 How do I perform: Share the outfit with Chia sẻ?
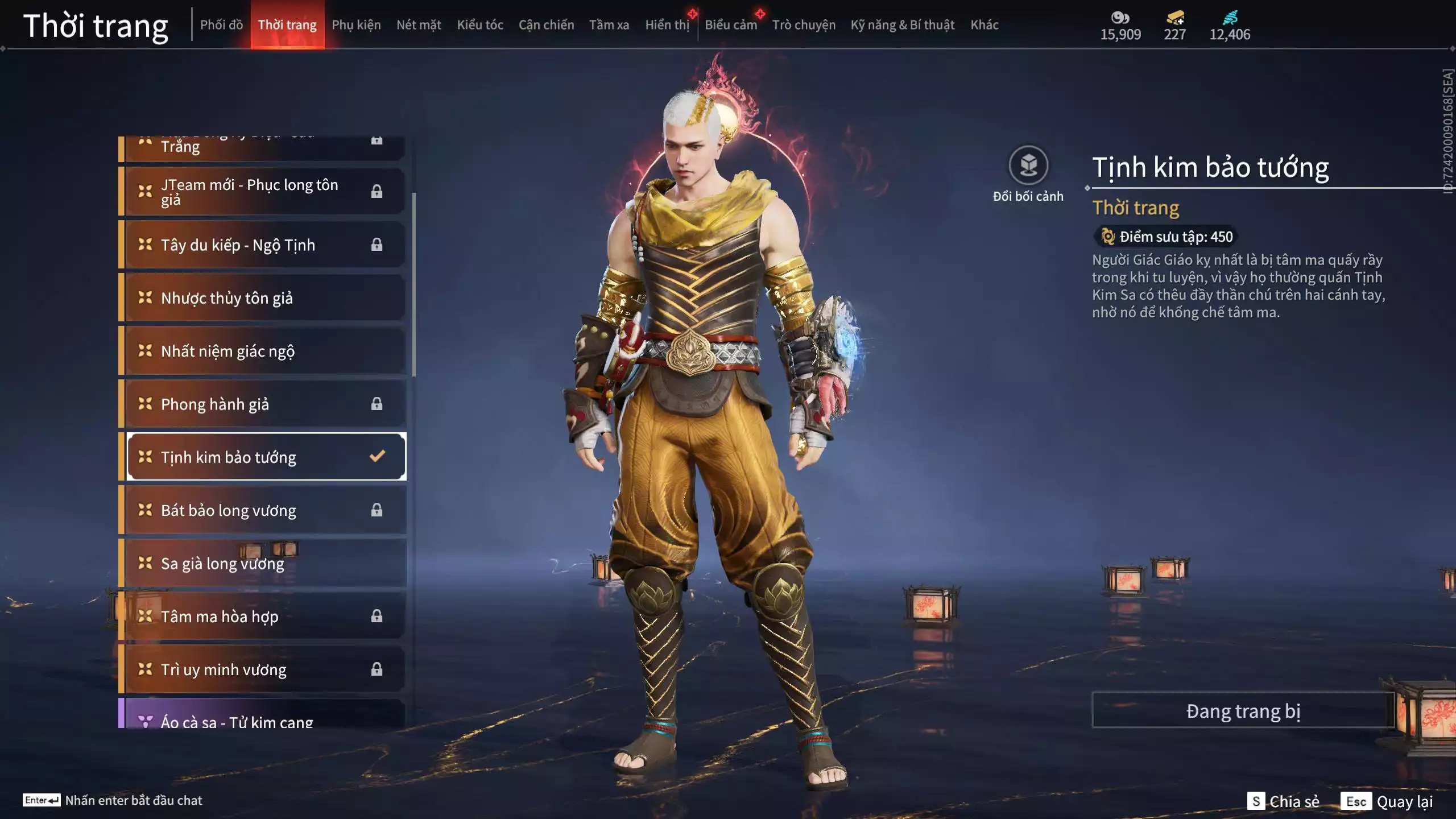coord(1283,801)
